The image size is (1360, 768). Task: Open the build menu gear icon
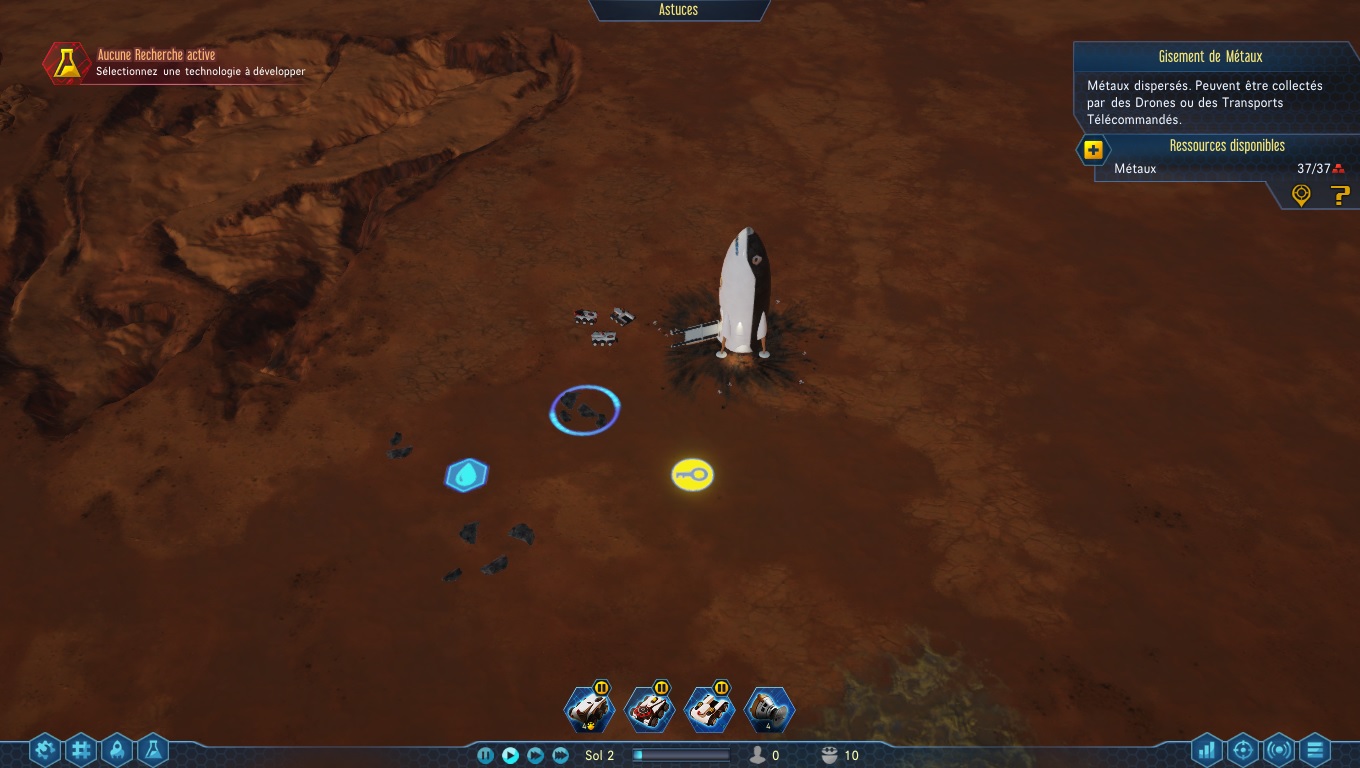point(43,750)
